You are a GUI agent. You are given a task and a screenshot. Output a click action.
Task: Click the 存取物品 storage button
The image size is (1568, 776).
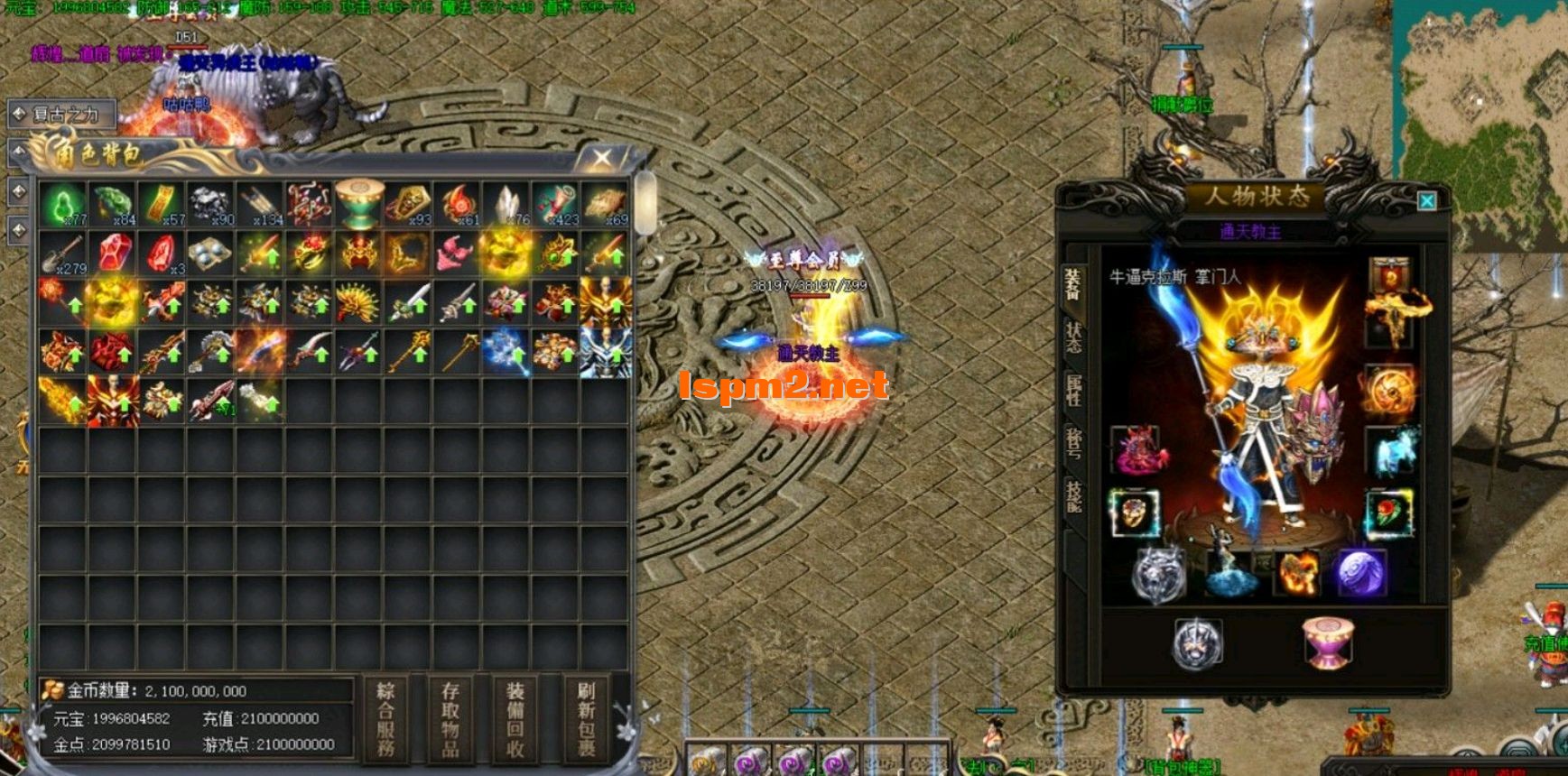[x=450, y=719]
